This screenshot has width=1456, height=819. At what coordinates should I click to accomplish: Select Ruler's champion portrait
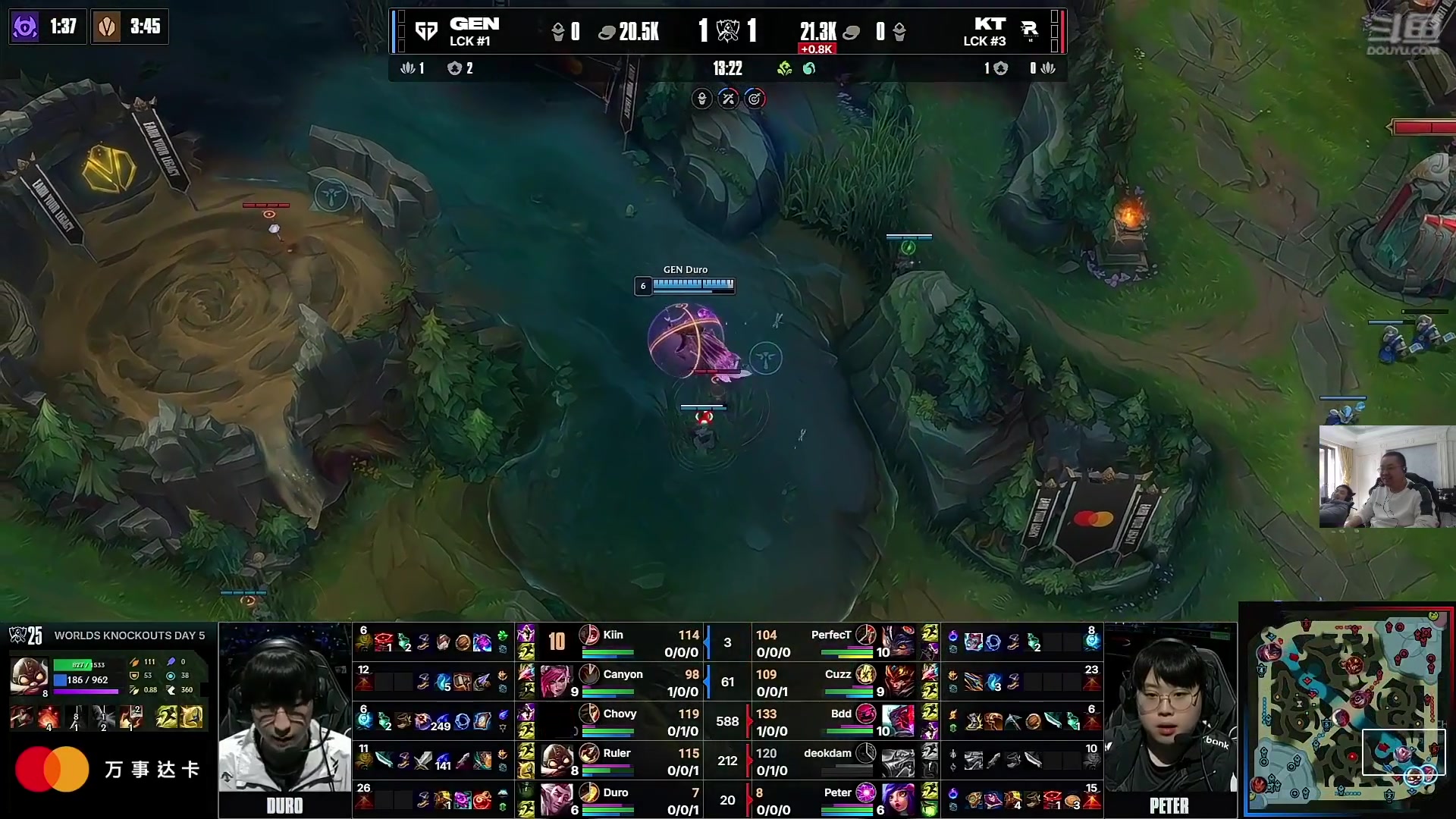point(556,760)
